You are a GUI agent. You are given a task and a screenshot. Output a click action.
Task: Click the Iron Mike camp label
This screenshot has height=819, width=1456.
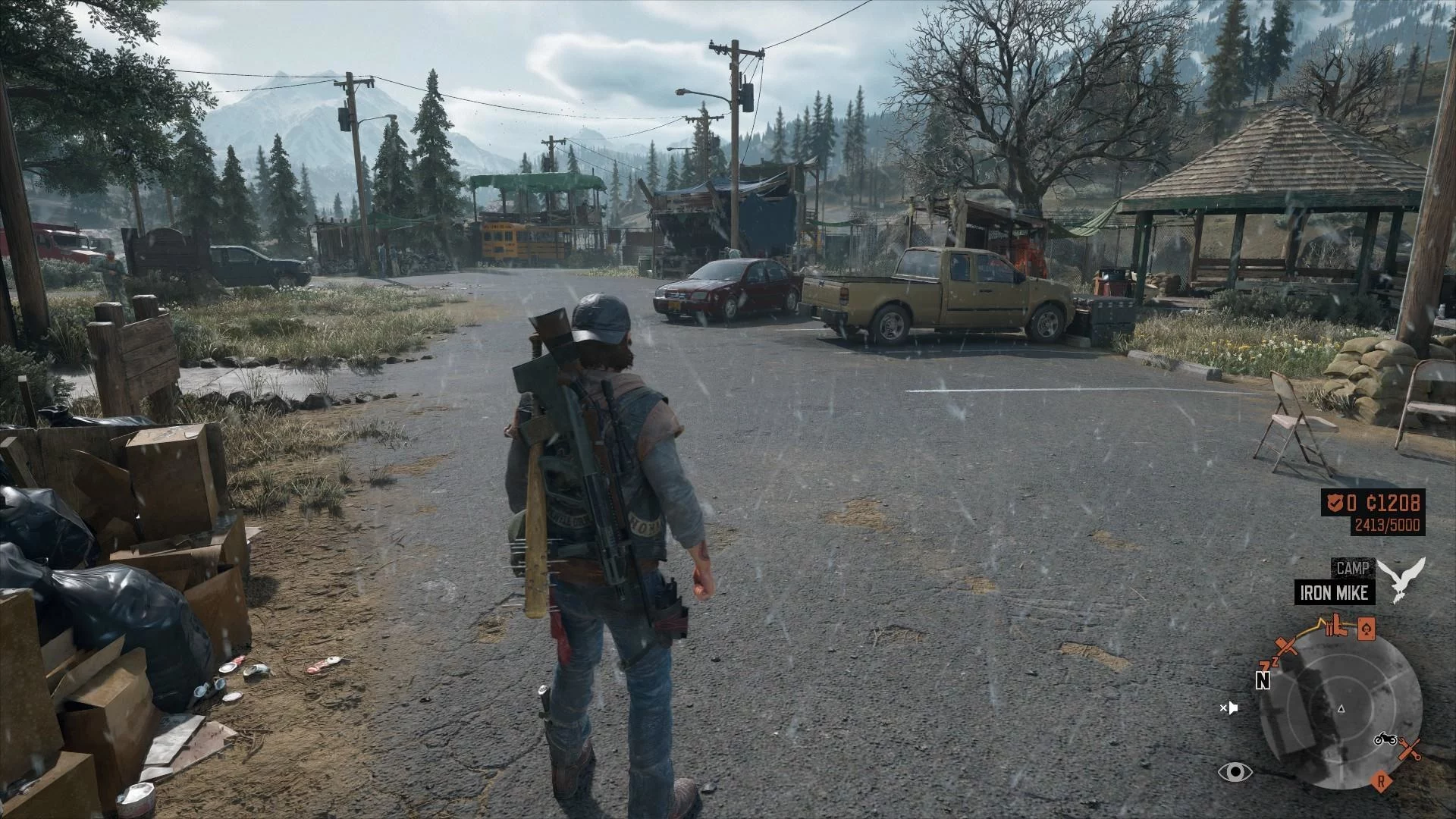[x=1334, y=592]
